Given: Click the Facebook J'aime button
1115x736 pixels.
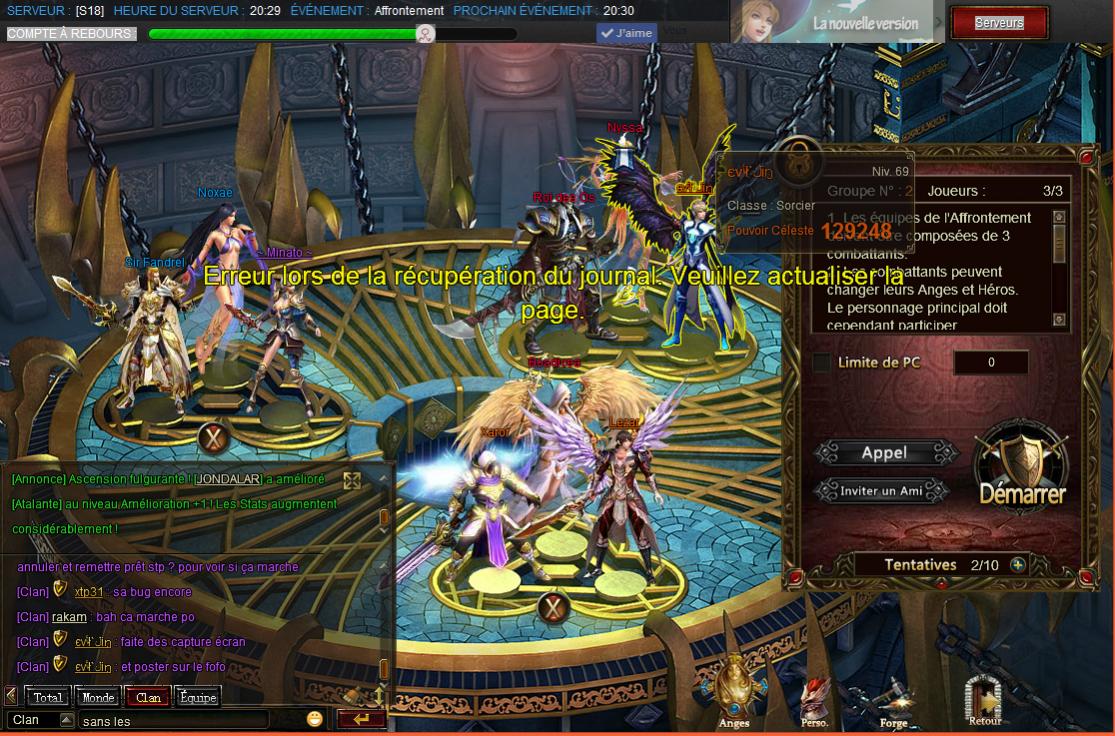Looking at the screenshot, I should click(627, 33).
